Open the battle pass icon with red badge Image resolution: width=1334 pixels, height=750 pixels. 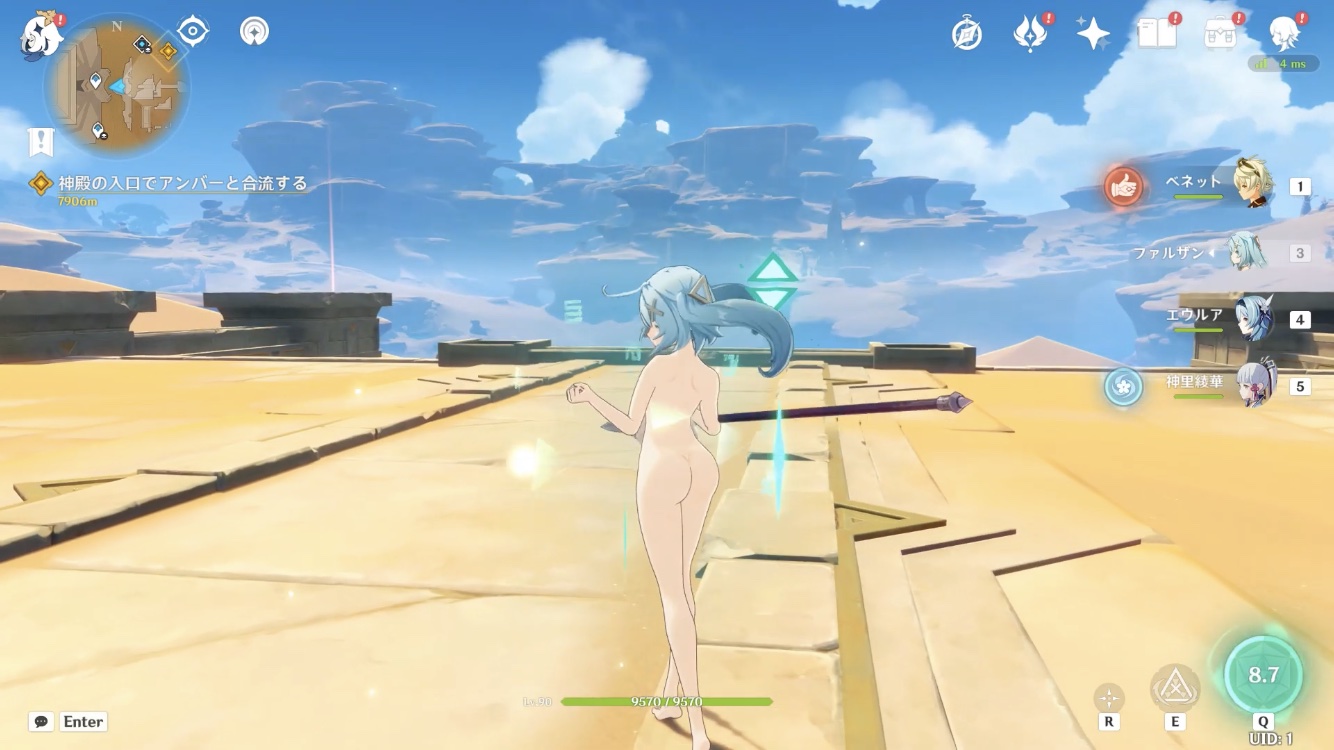click(1030, 34)
